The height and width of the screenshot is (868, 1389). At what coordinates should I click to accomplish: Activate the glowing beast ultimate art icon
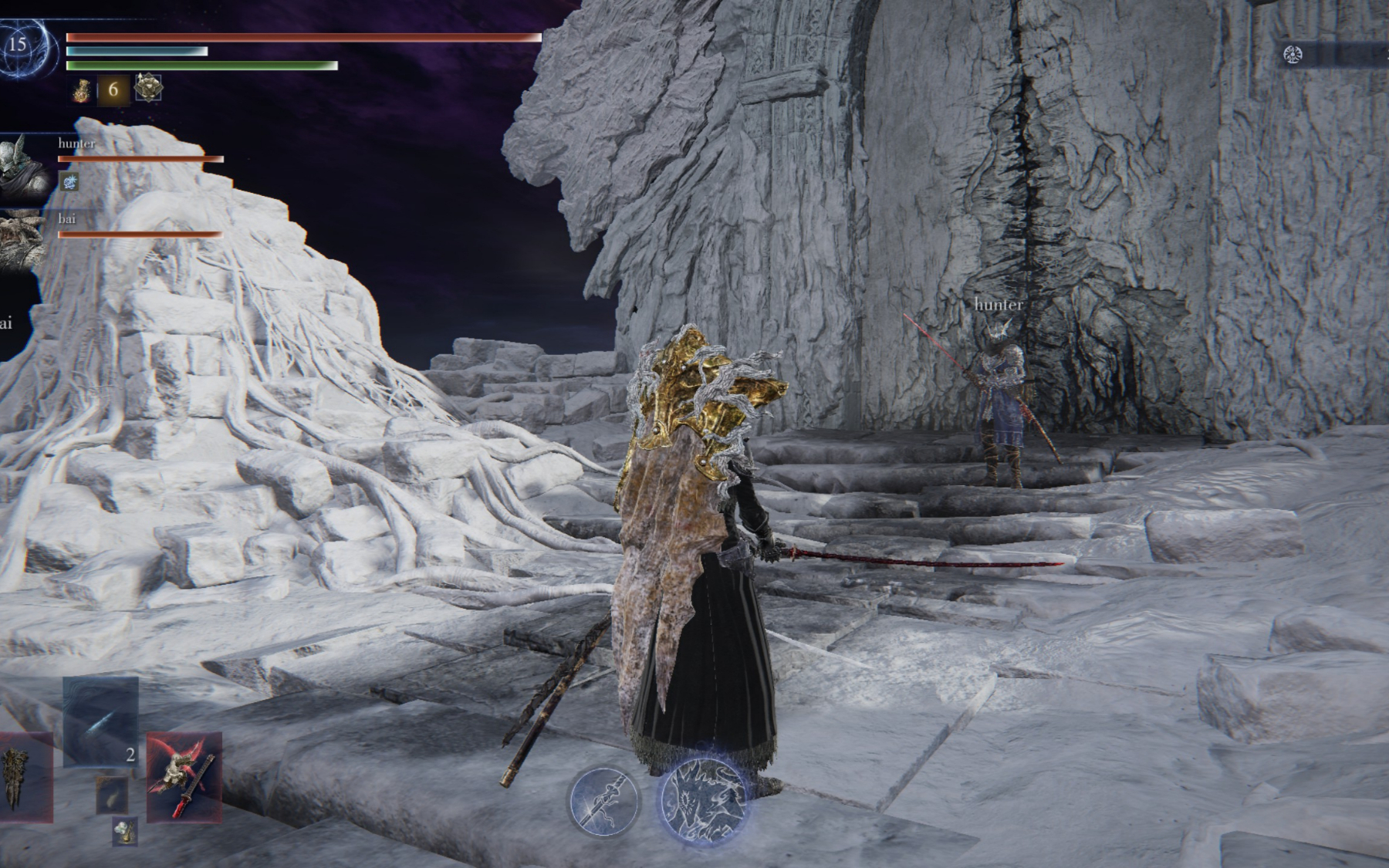pos(703,800)
